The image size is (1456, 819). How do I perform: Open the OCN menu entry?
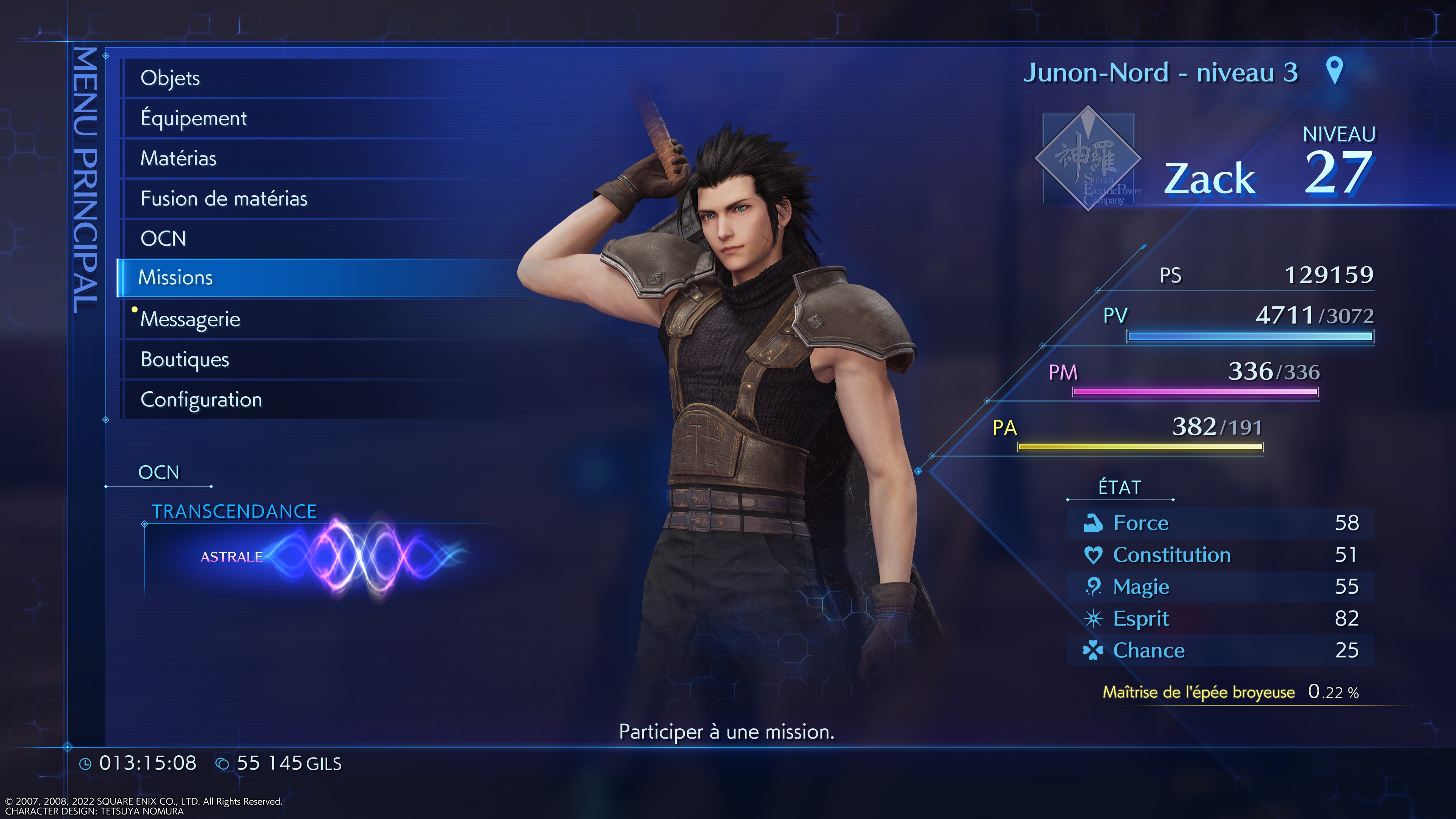coord(163,238)
